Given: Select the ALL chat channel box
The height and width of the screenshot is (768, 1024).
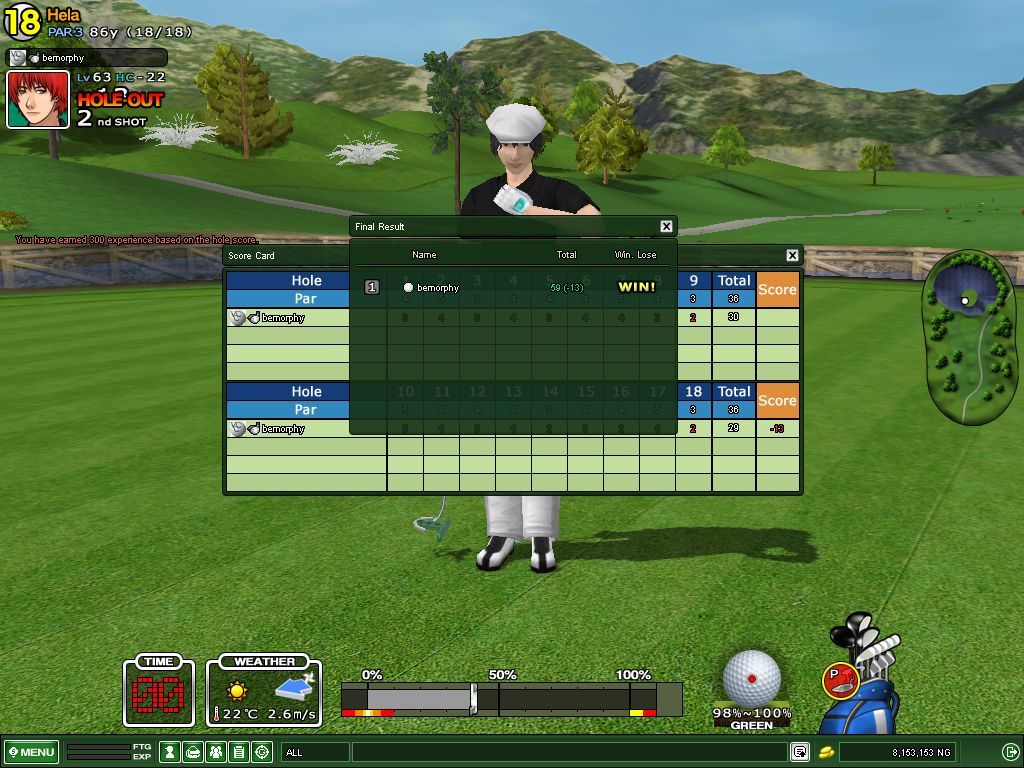Looking at the screenshot, I should click(315, 752).
